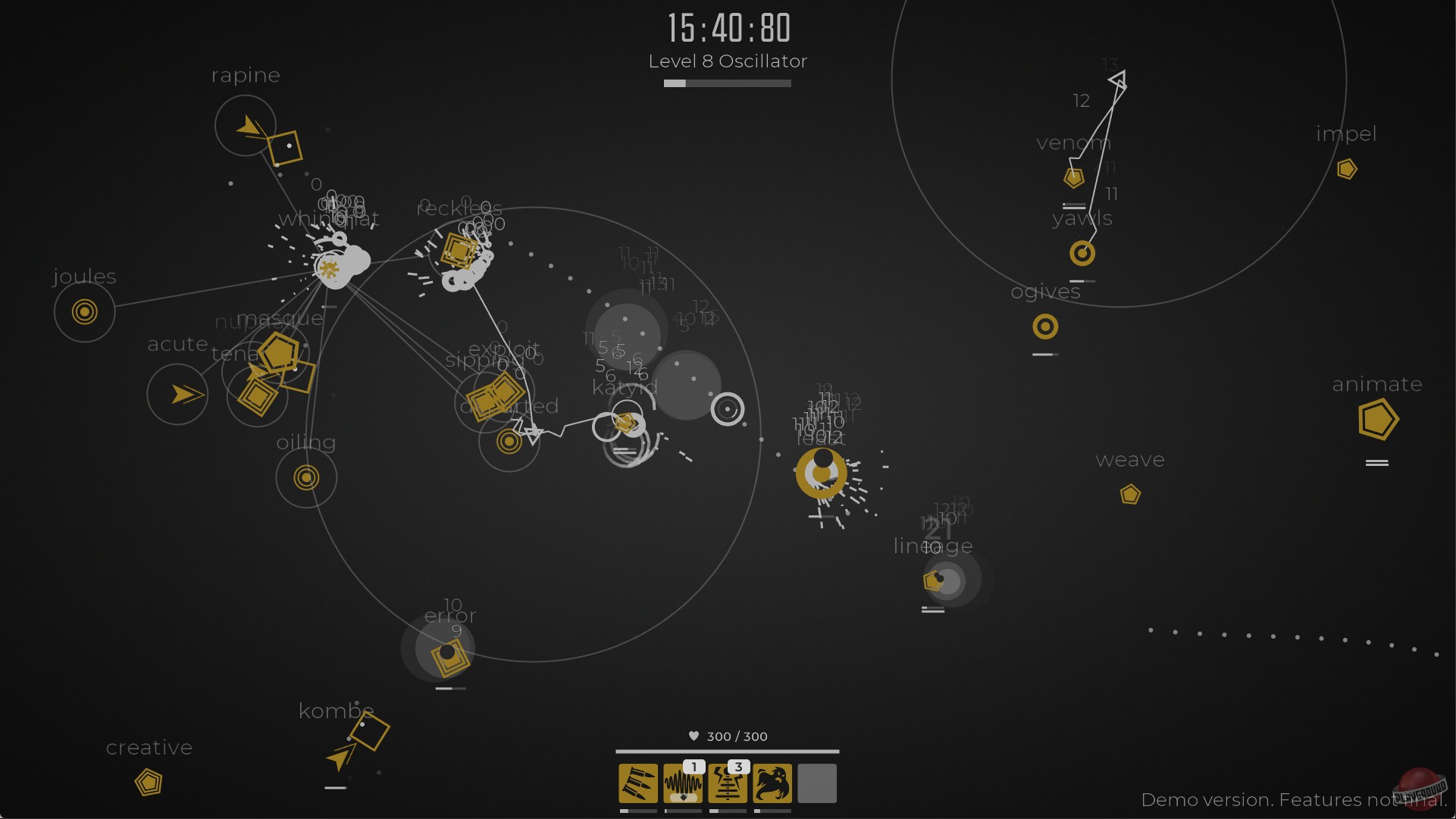Click the arrow turret icon at rapine
Viewport: 1456px width, 819px height.
coord(250,126)
